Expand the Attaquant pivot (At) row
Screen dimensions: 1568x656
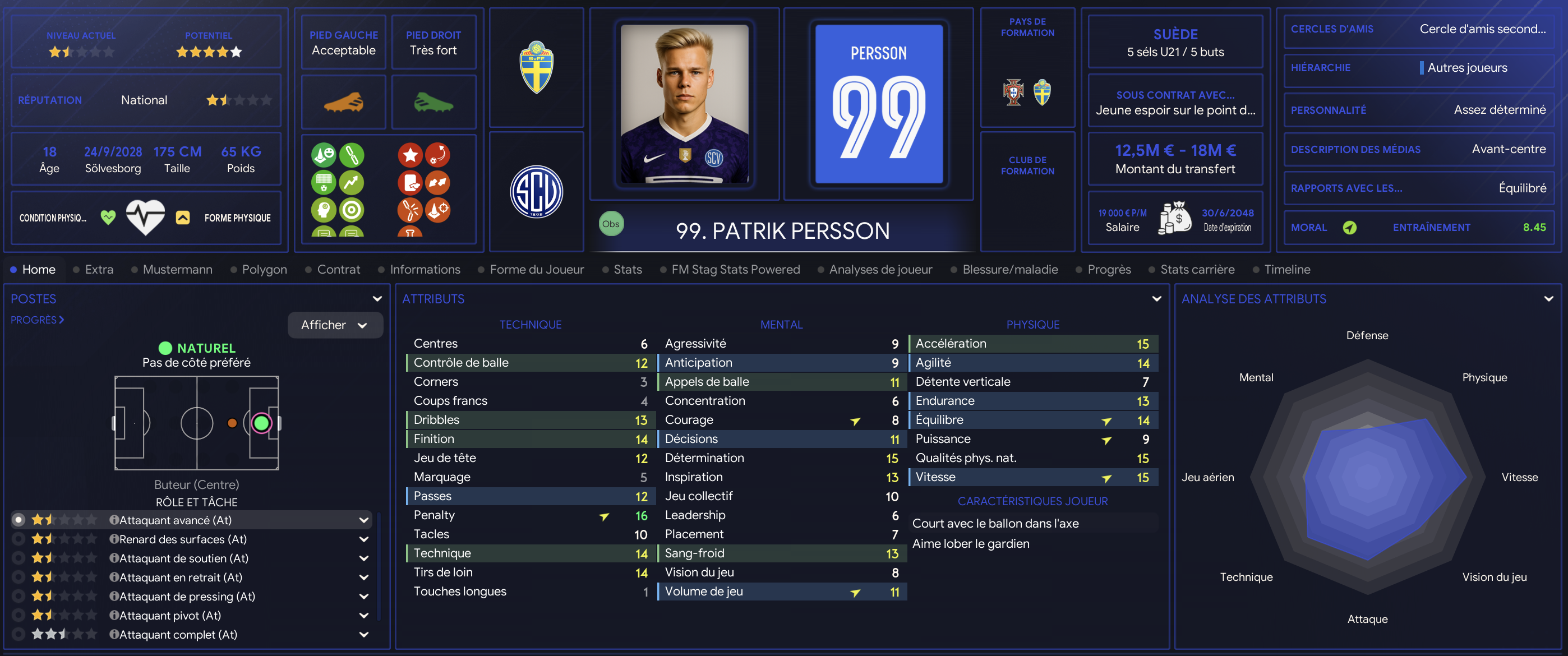[364, 615]
